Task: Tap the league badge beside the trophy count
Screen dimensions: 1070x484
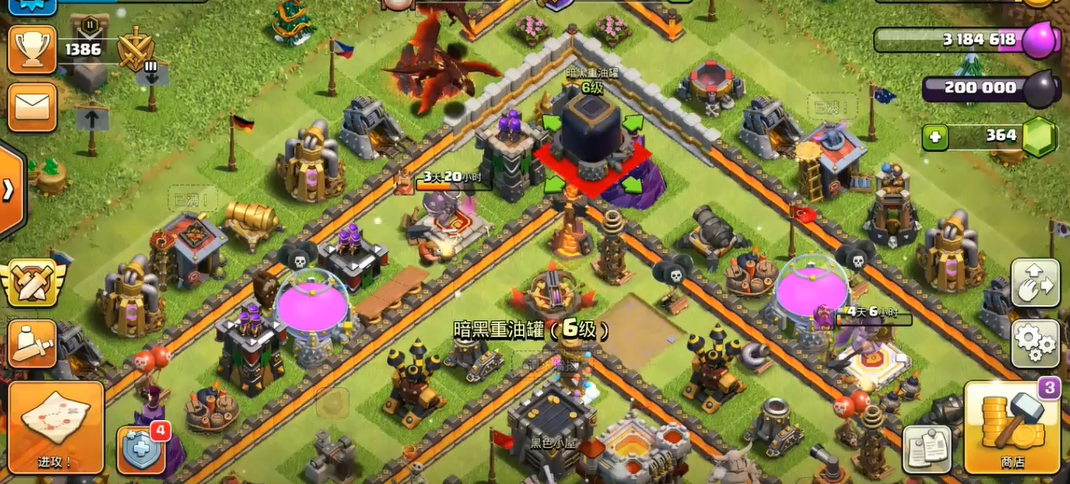Action: tap(133, 50)
